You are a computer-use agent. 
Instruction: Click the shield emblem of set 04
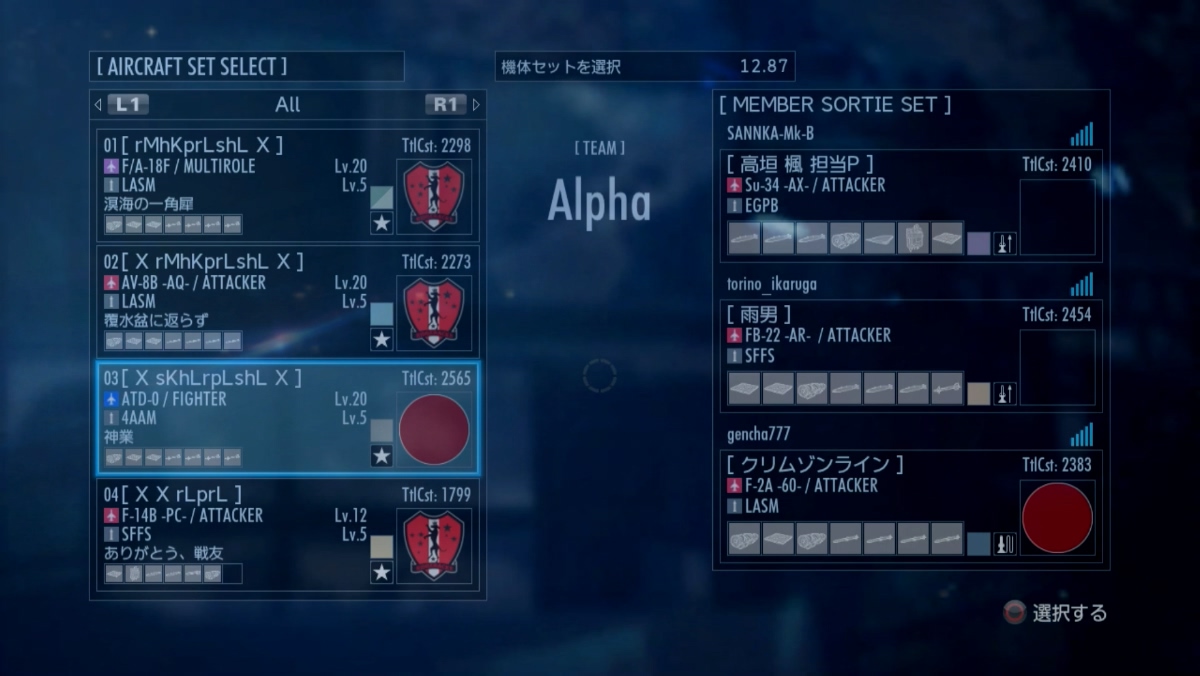point(434,546)
